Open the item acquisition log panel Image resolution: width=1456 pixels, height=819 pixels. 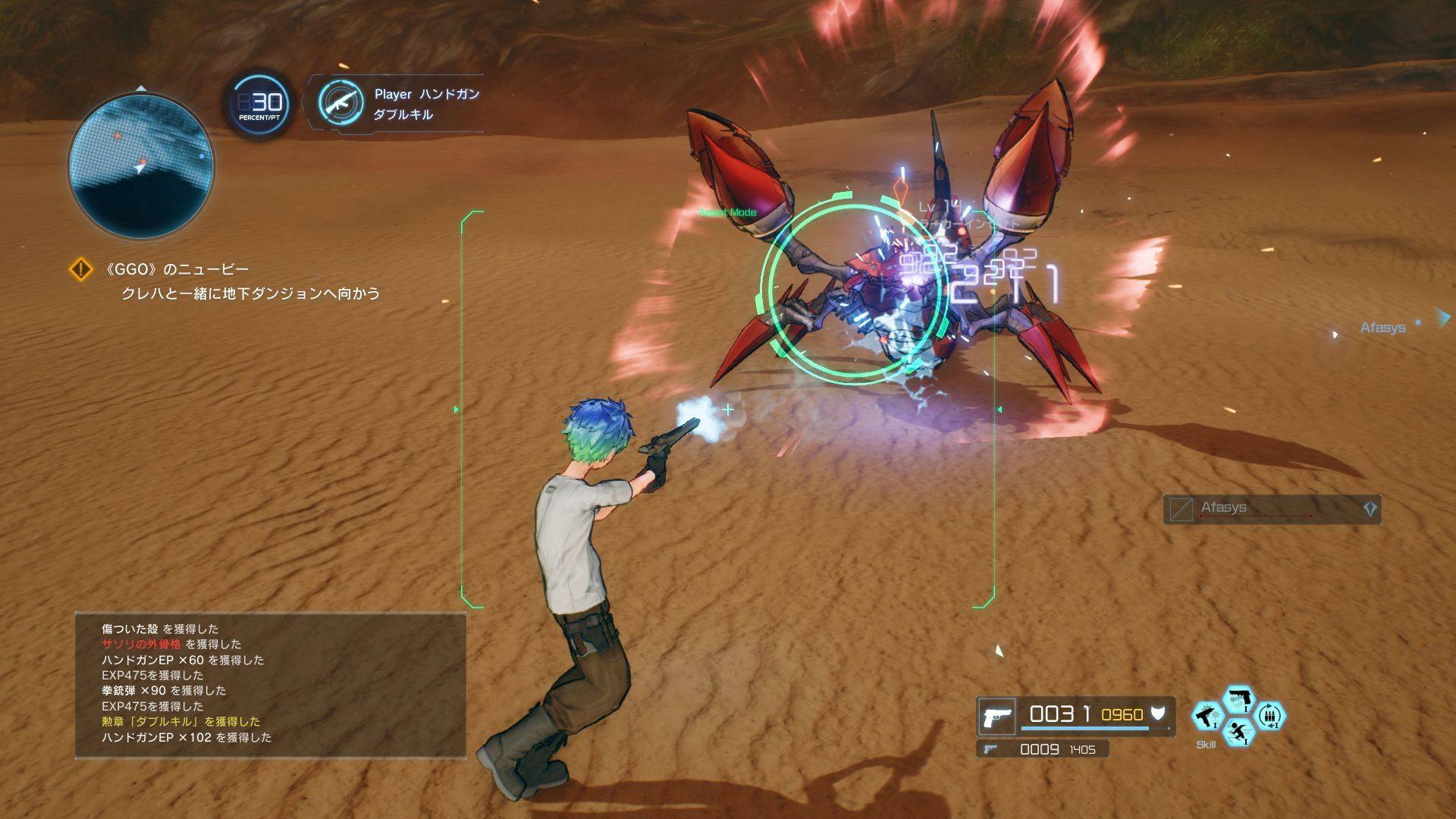(x=270, y=684)
